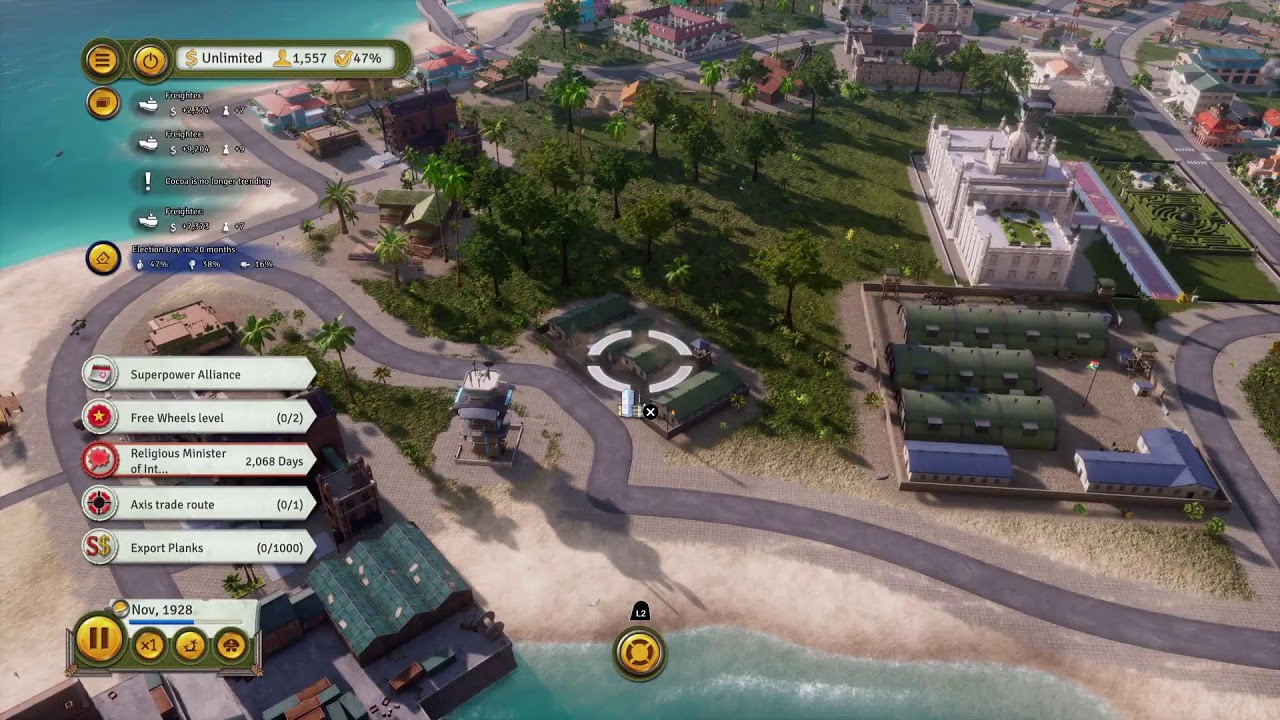
Task: Pause the game with the pause button
Action: click(x=99, y=640)
